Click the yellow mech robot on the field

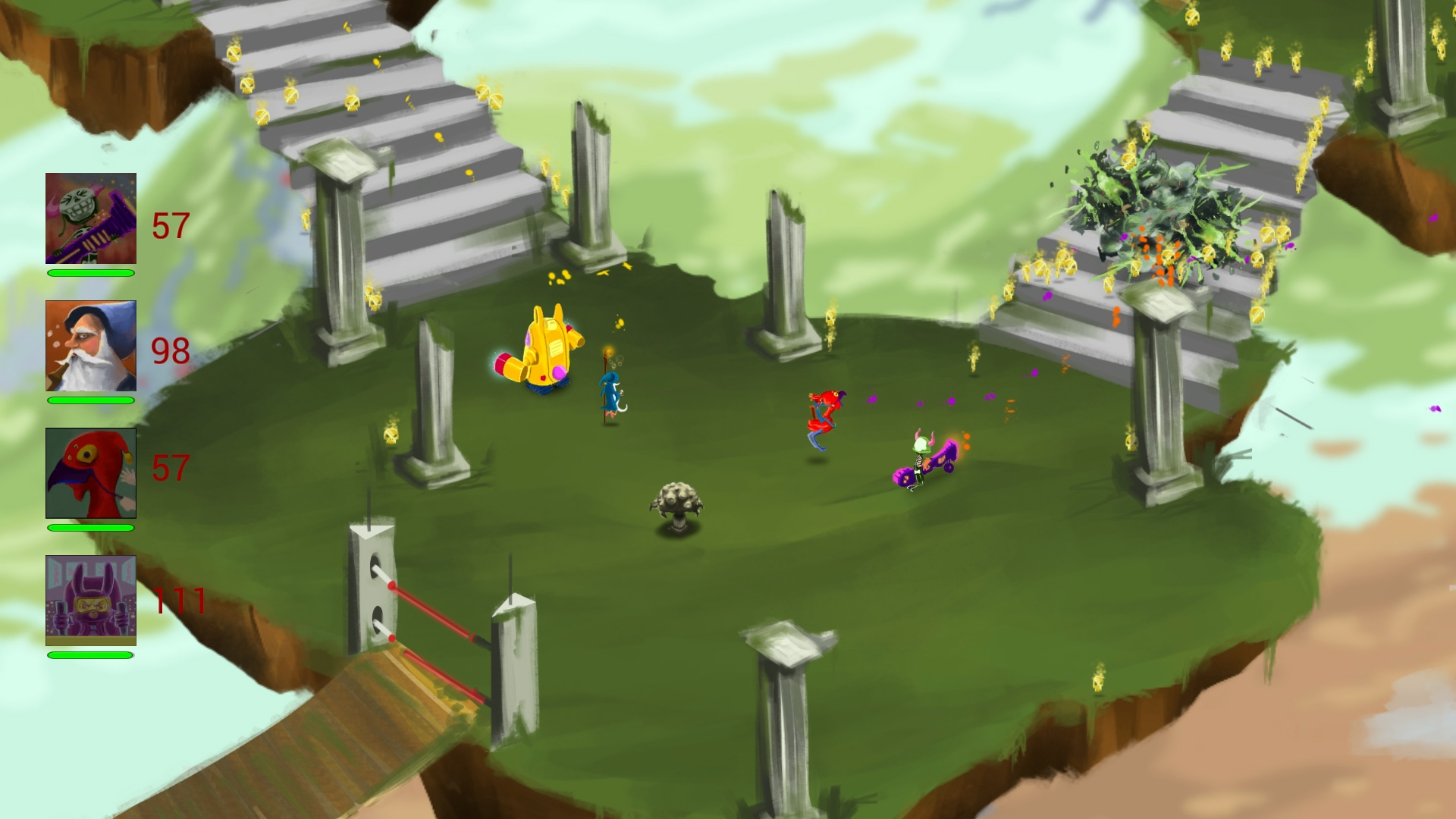pyautogui.click(x=548, y=349)
